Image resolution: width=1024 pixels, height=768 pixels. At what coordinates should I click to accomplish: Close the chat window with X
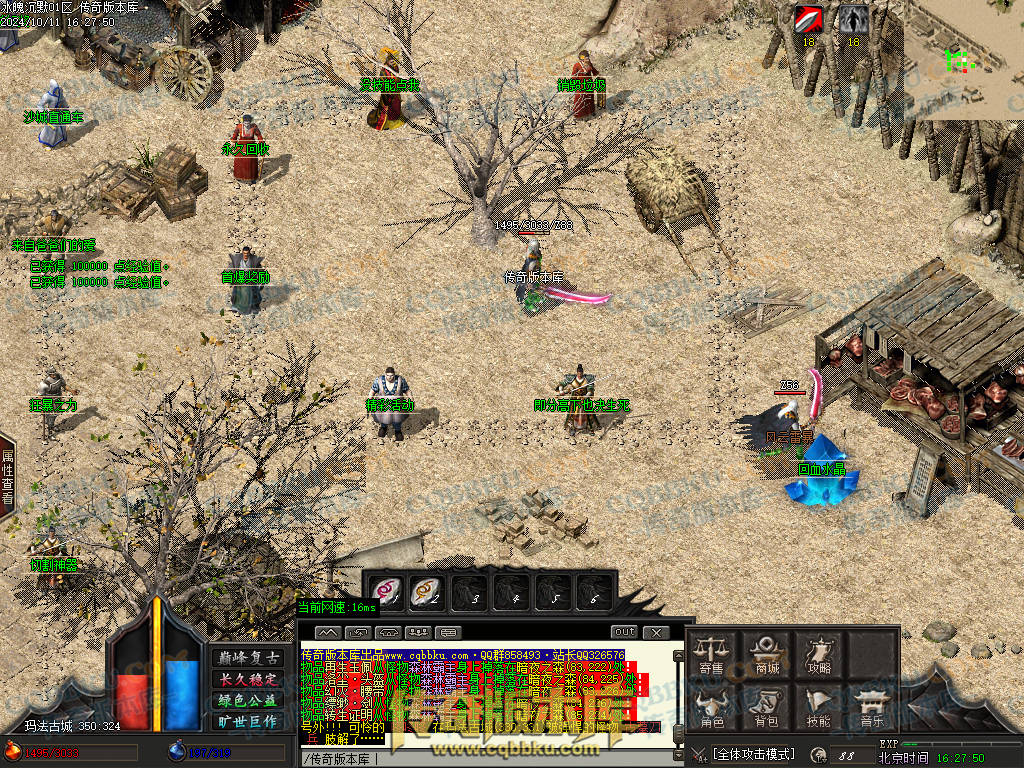655,632
